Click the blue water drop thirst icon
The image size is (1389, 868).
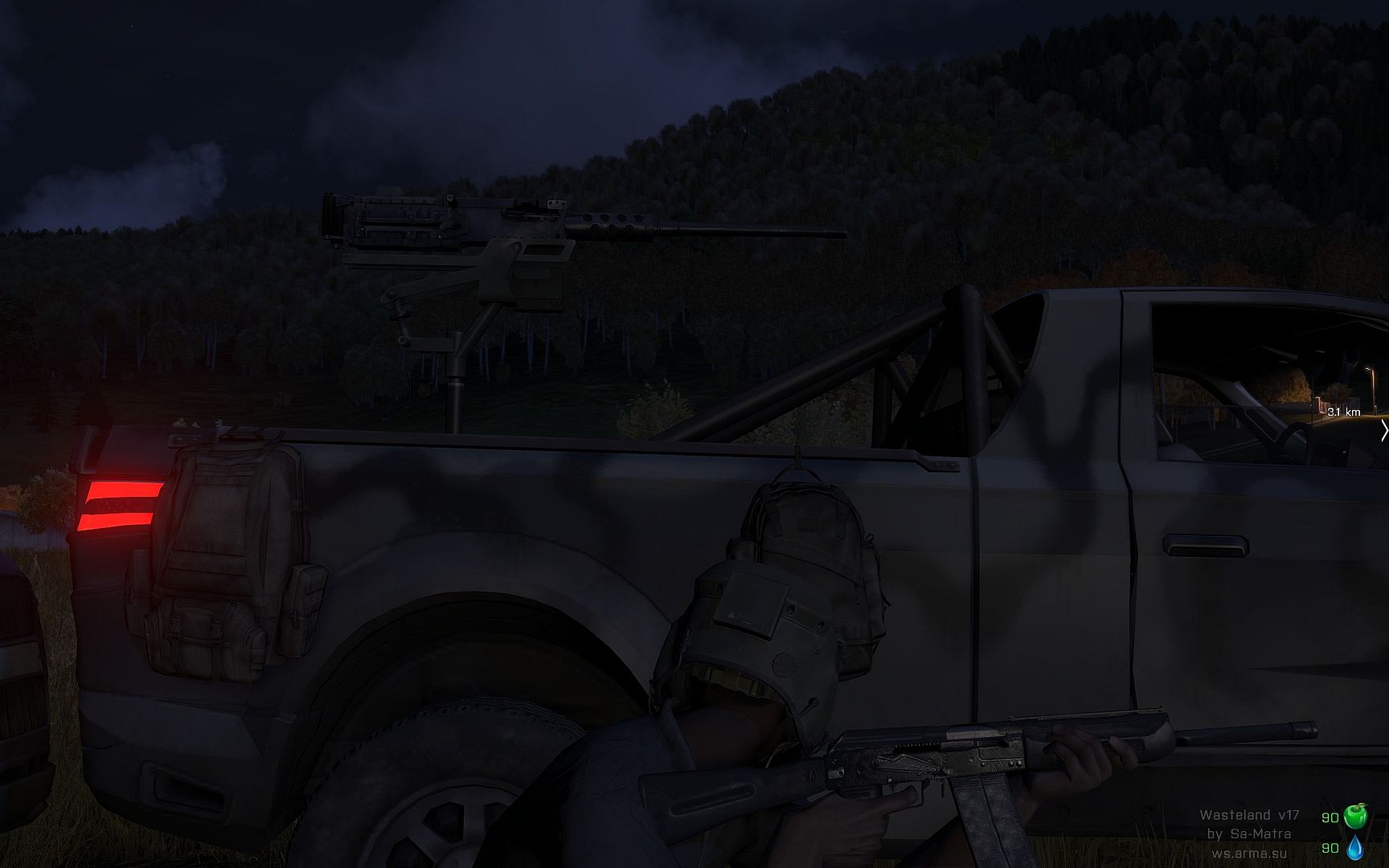click(x=1355, y=847)
